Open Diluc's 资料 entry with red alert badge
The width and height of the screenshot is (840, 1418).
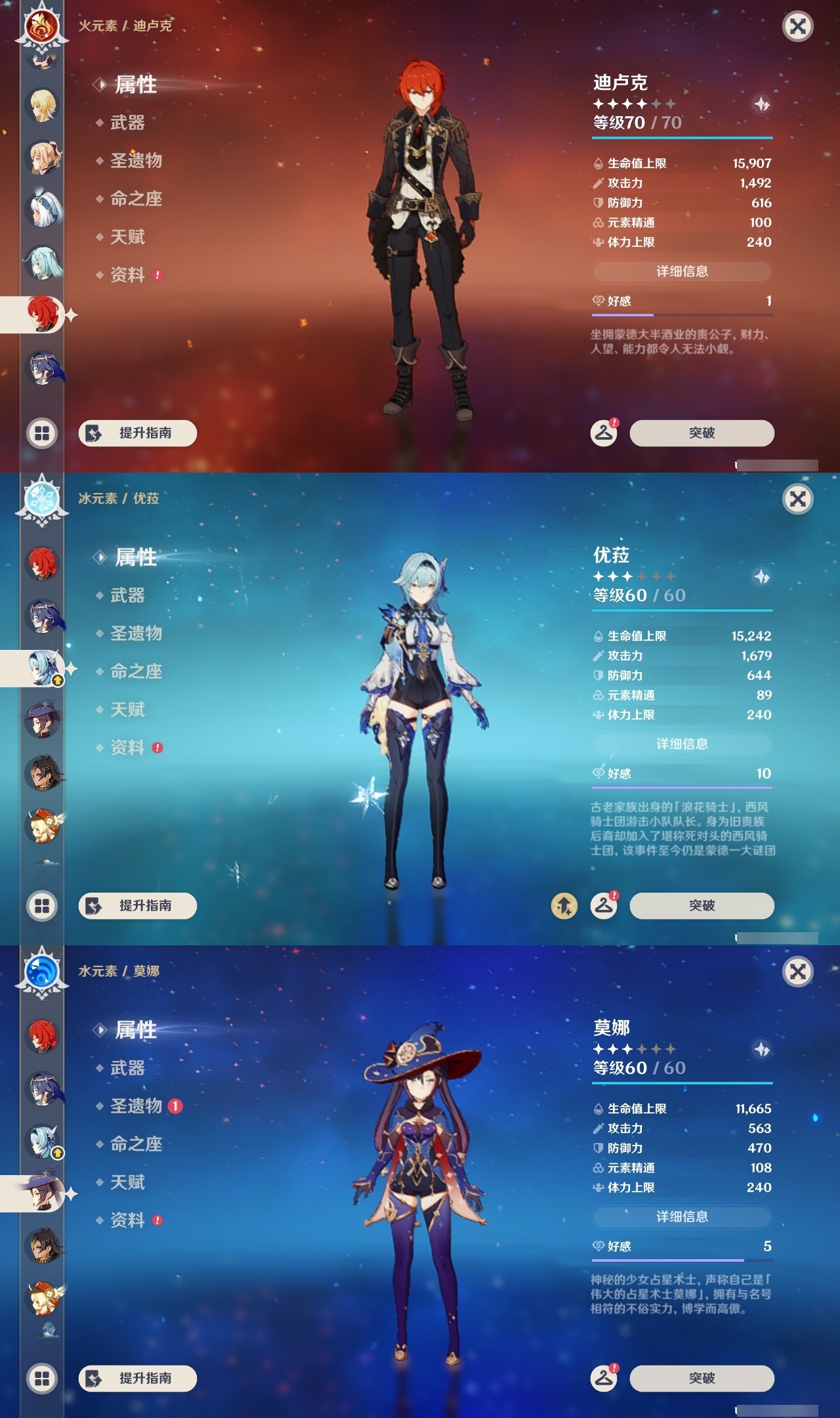[129, 275]
